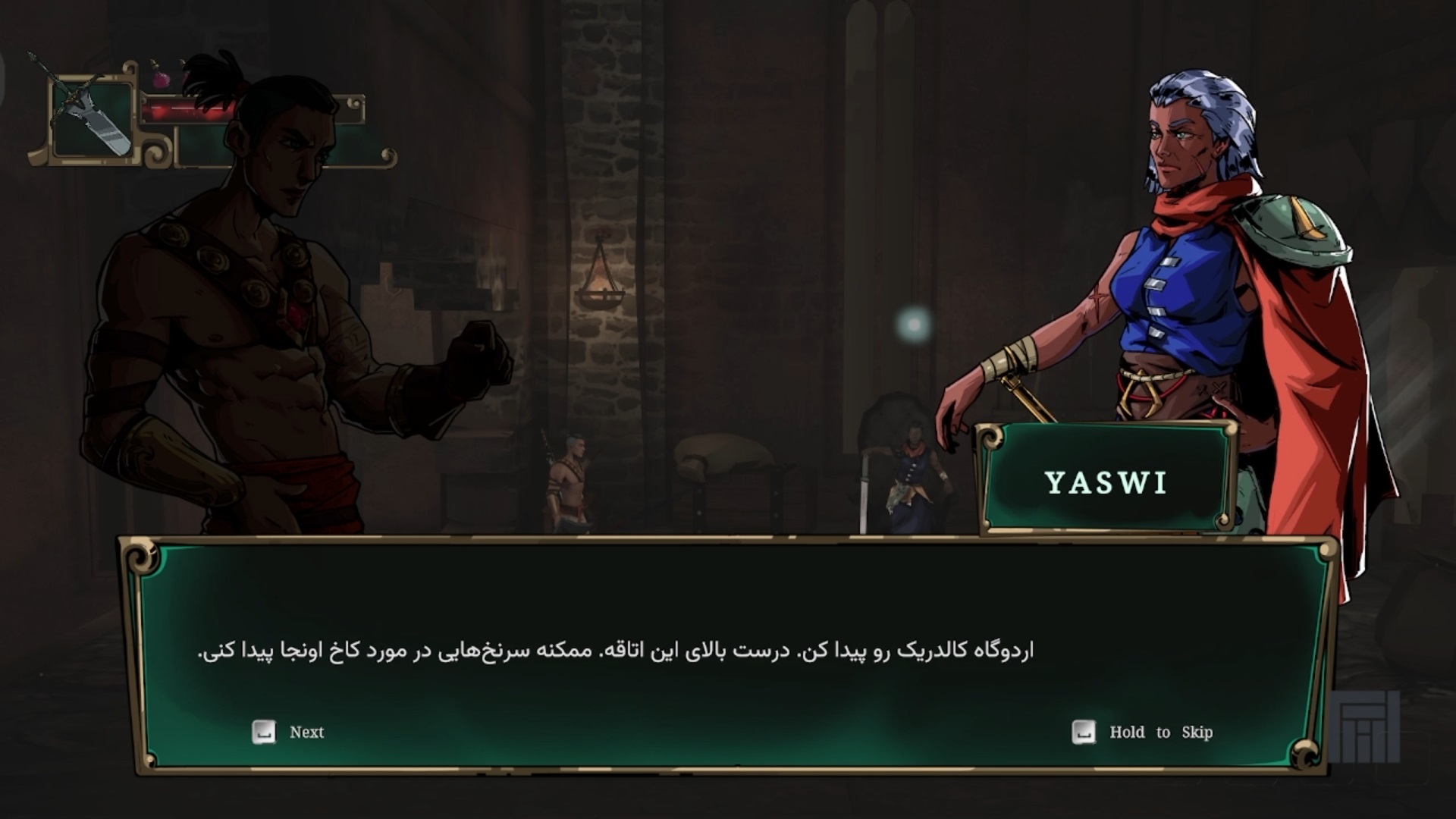The height and width of the screenshot is (819, 1456).
Task: Click the YASWI name plate
Action: coord(1103,482)
